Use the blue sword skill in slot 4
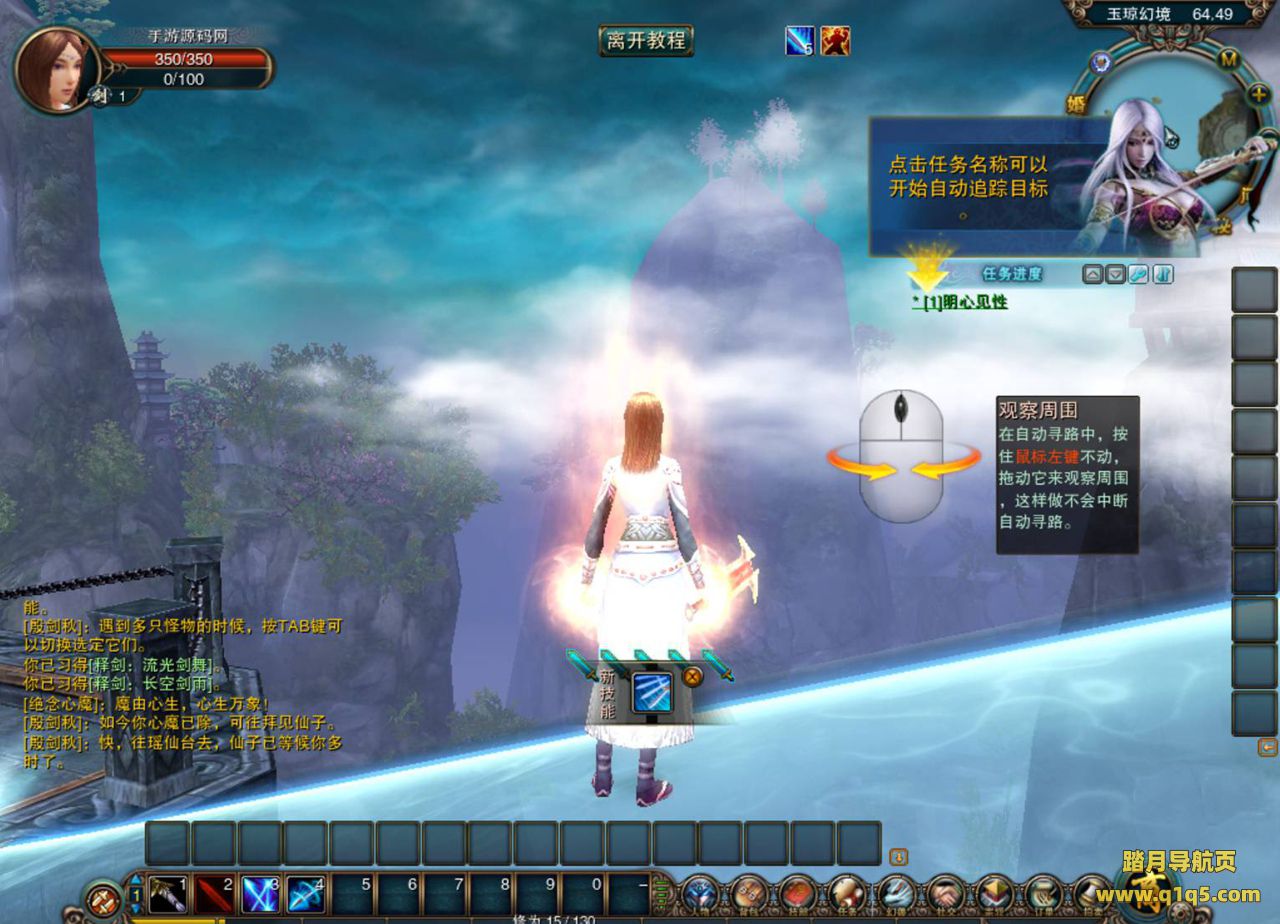Screen dimensions: 1280x924 [307, 893]
